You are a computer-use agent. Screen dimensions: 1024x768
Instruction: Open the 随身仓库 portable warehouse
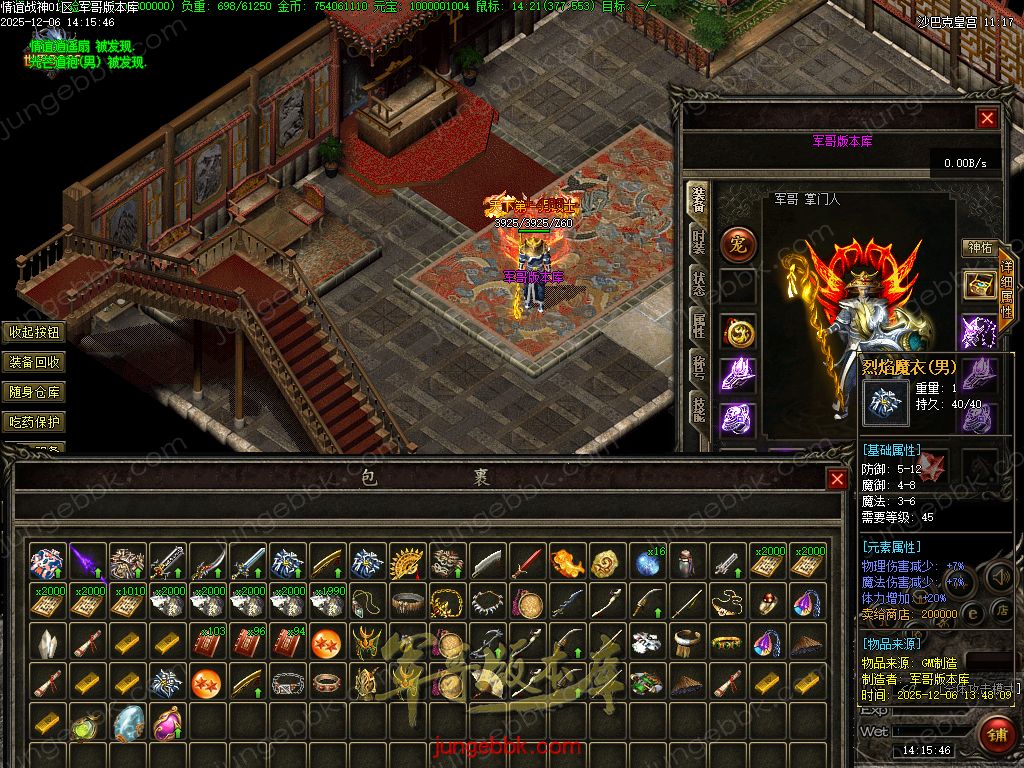tap(34, 392)
